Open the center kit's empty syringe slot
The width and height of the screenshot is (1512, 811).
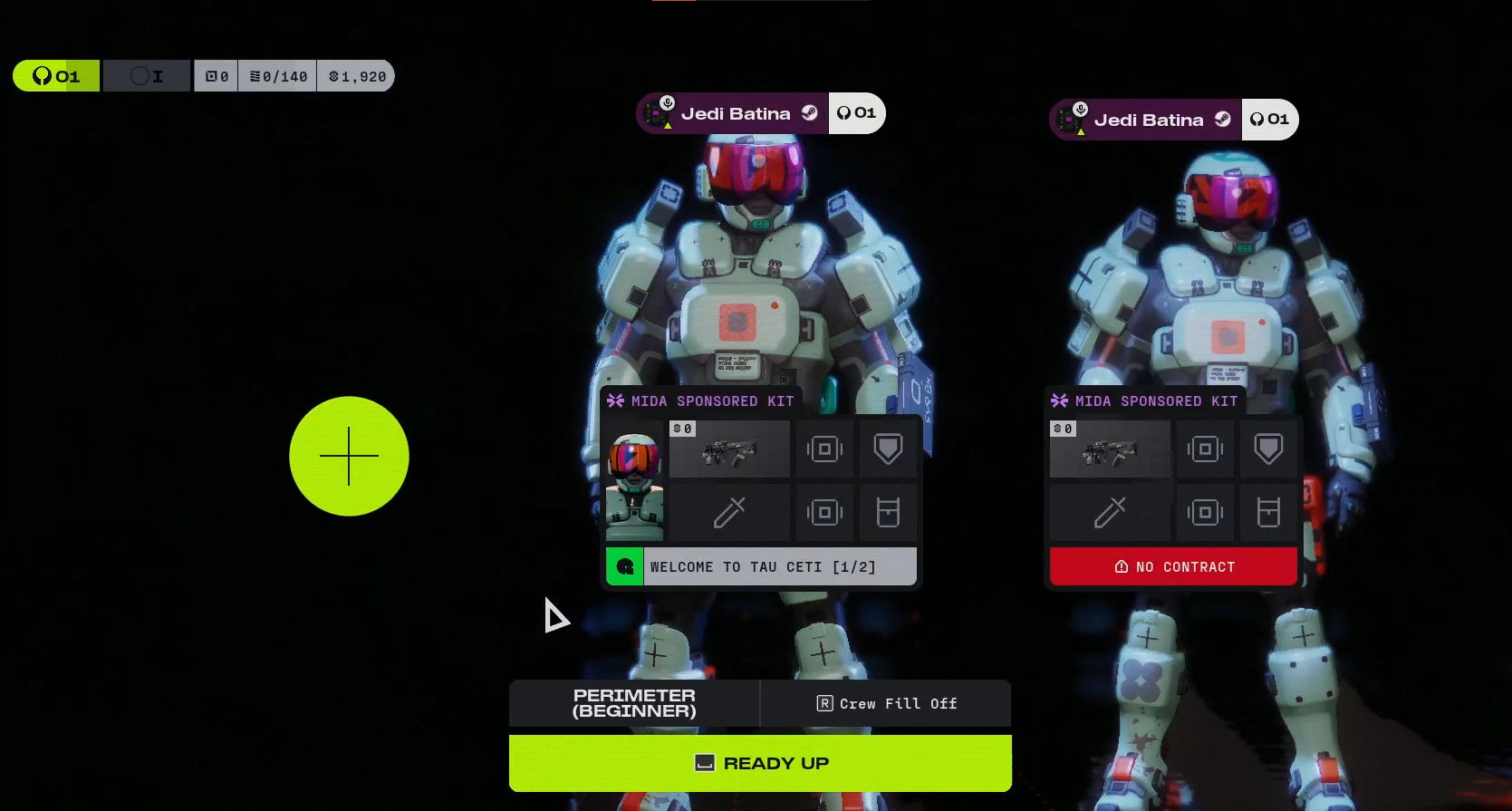point(729,513)
